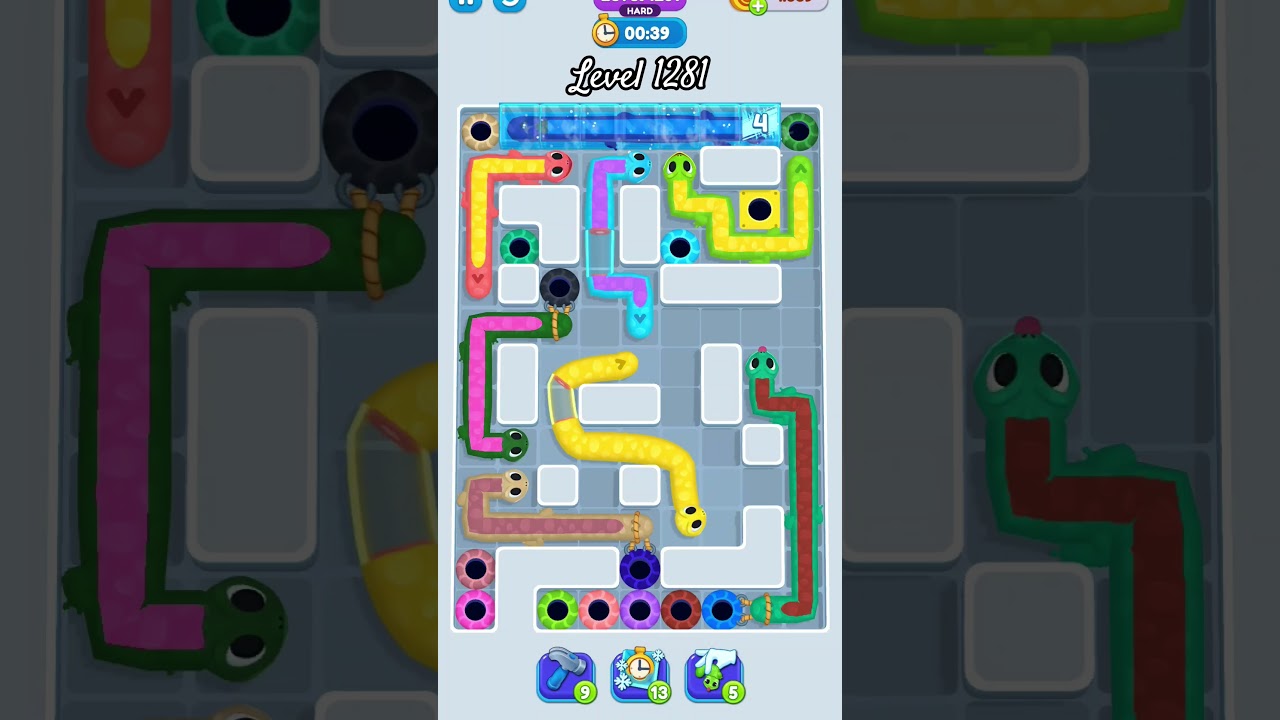The height and width of the screenshot is (720, 1280).
Task: Tap the blue water progress bar
Action: click(x=625, y=125)
